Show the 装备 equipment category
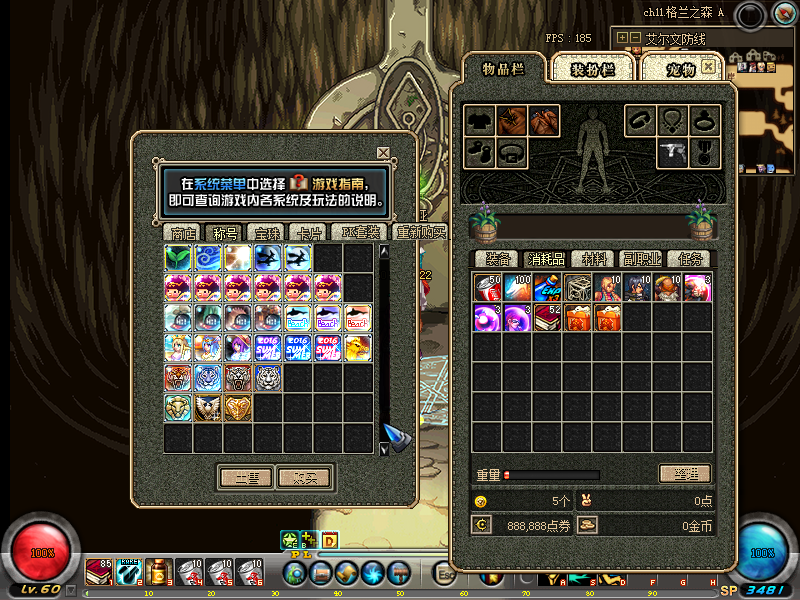Screen dimensions: 800x600 (499, 259)
